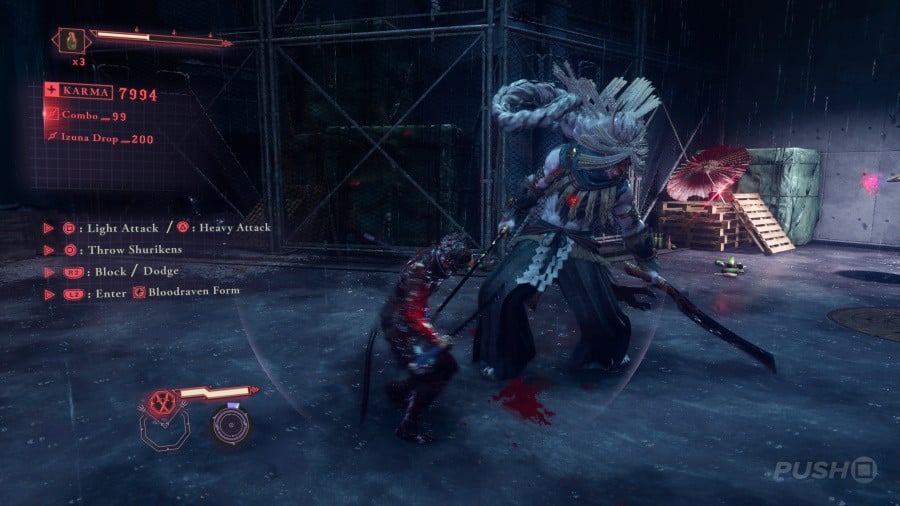Select the red crossed-blades weapon icon
This screenshot has height=506, width=900.
point(160,402)
